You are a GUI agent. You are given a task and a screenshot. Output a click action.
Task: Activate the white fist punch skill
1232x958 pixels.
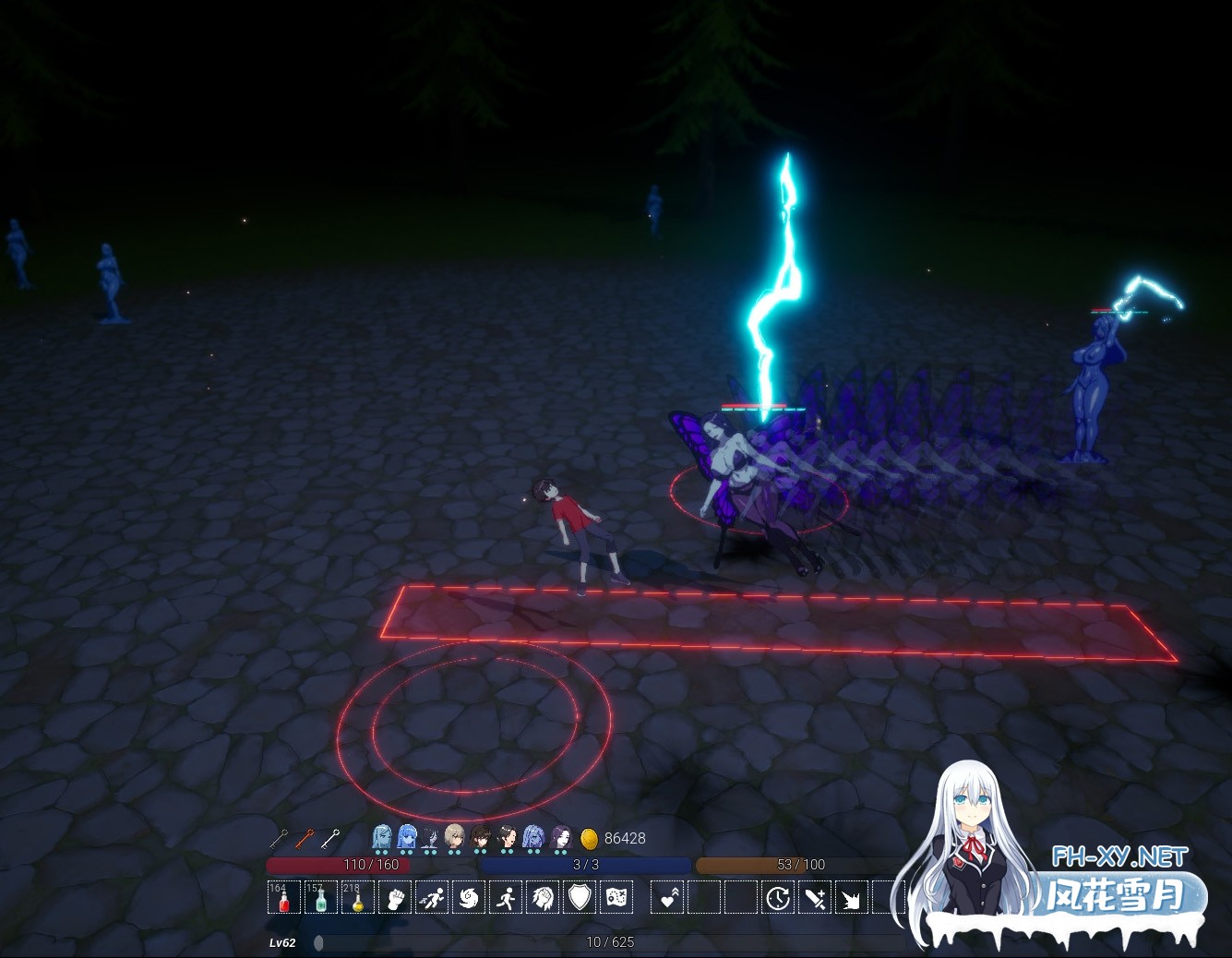point(395,897)
